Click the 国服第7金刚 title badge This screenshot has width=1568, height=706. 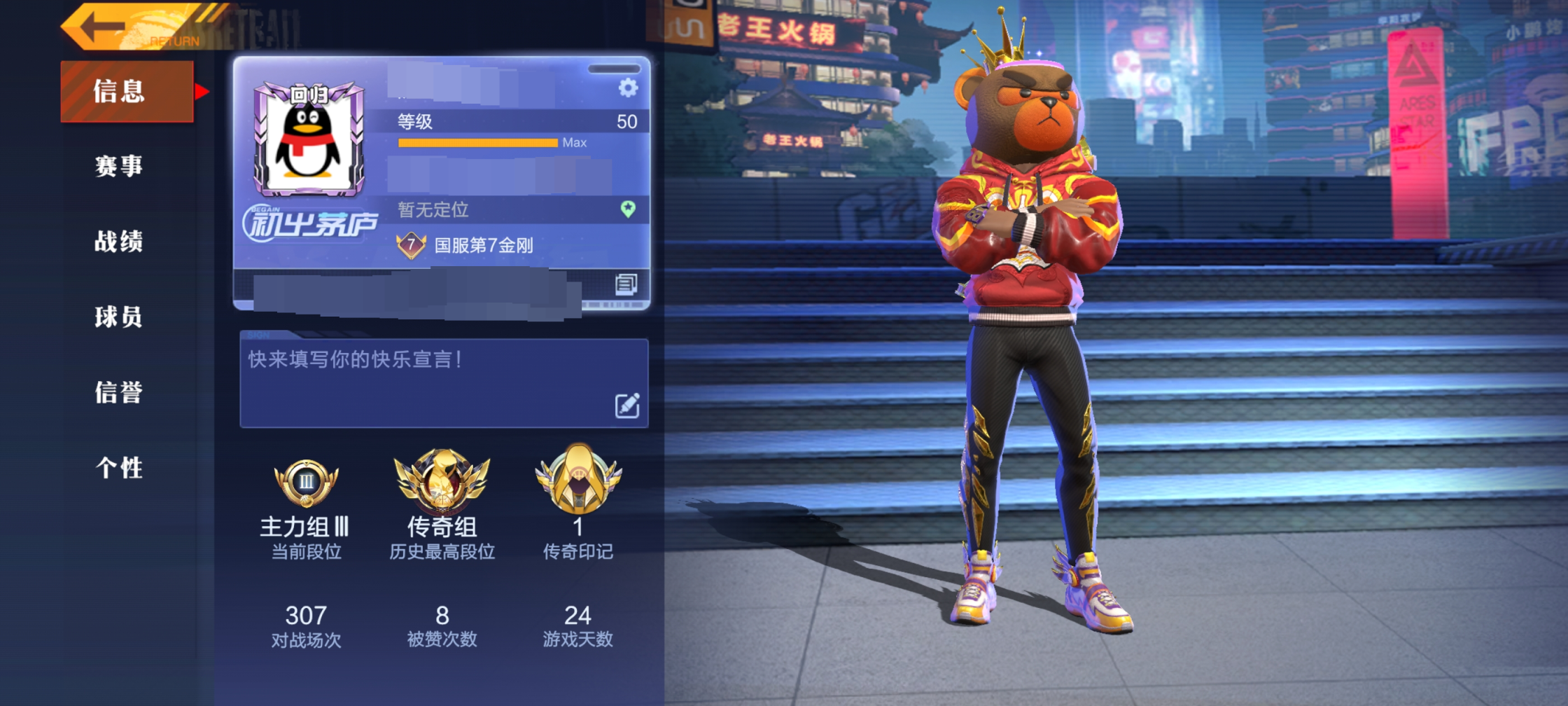click(465, 245)
